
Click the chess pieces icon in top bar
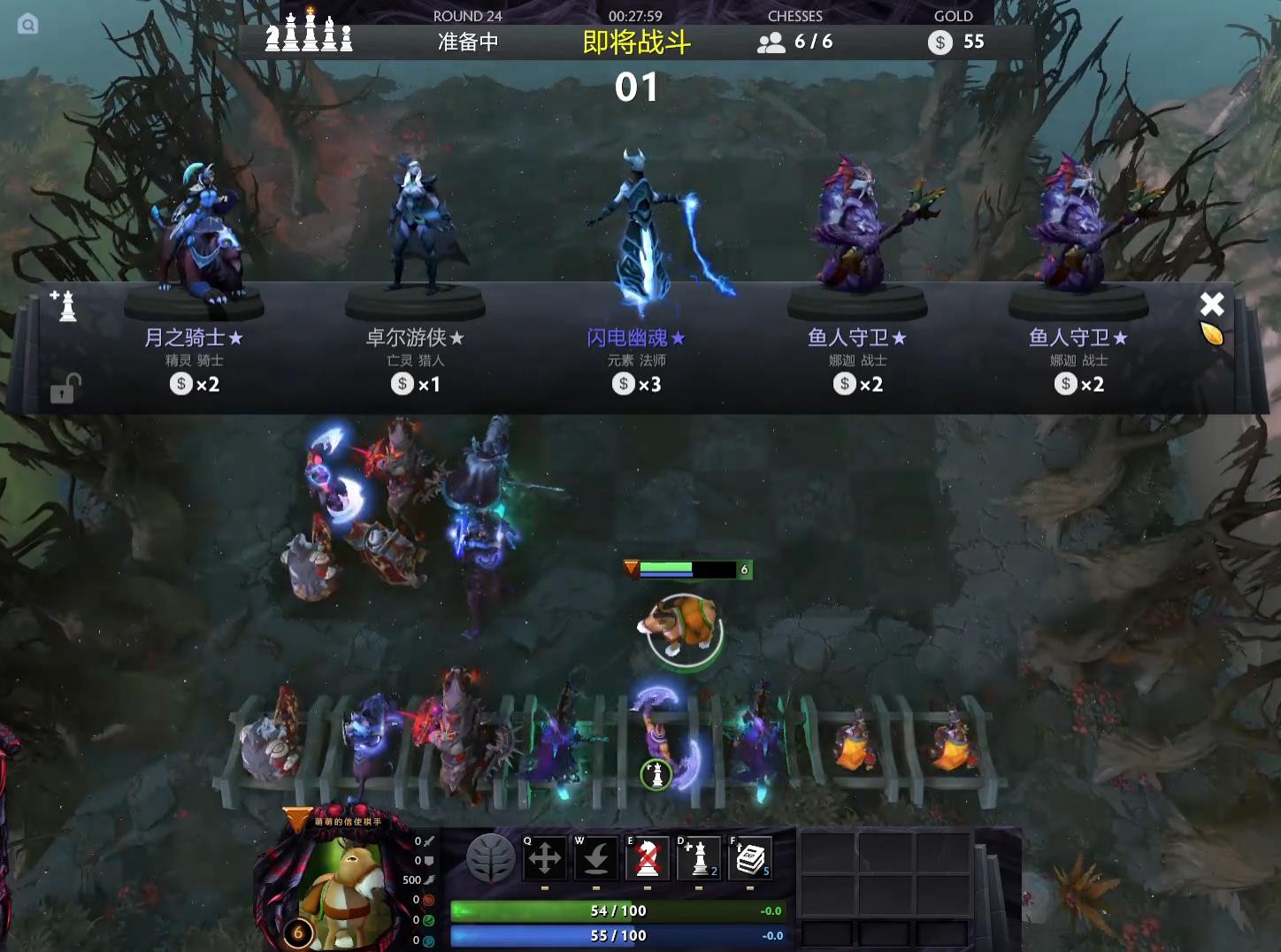[x=309, y=32]
